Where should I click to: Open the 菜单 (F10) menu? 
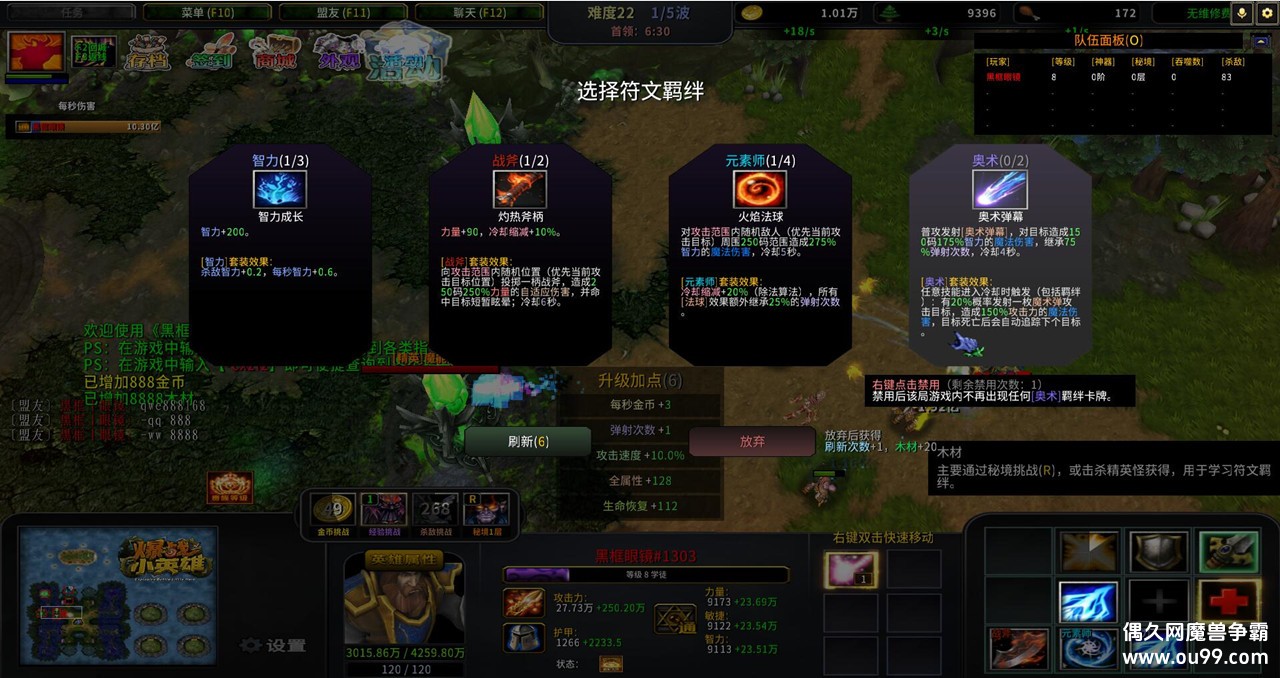(207, 12)
